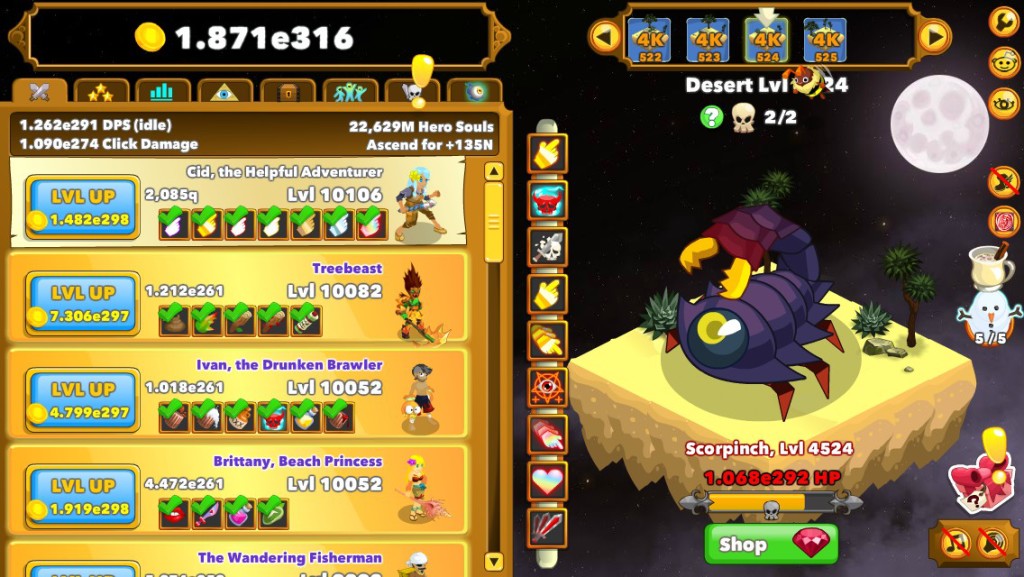Open the wrench settings menu

click(x=1003, y=21)
